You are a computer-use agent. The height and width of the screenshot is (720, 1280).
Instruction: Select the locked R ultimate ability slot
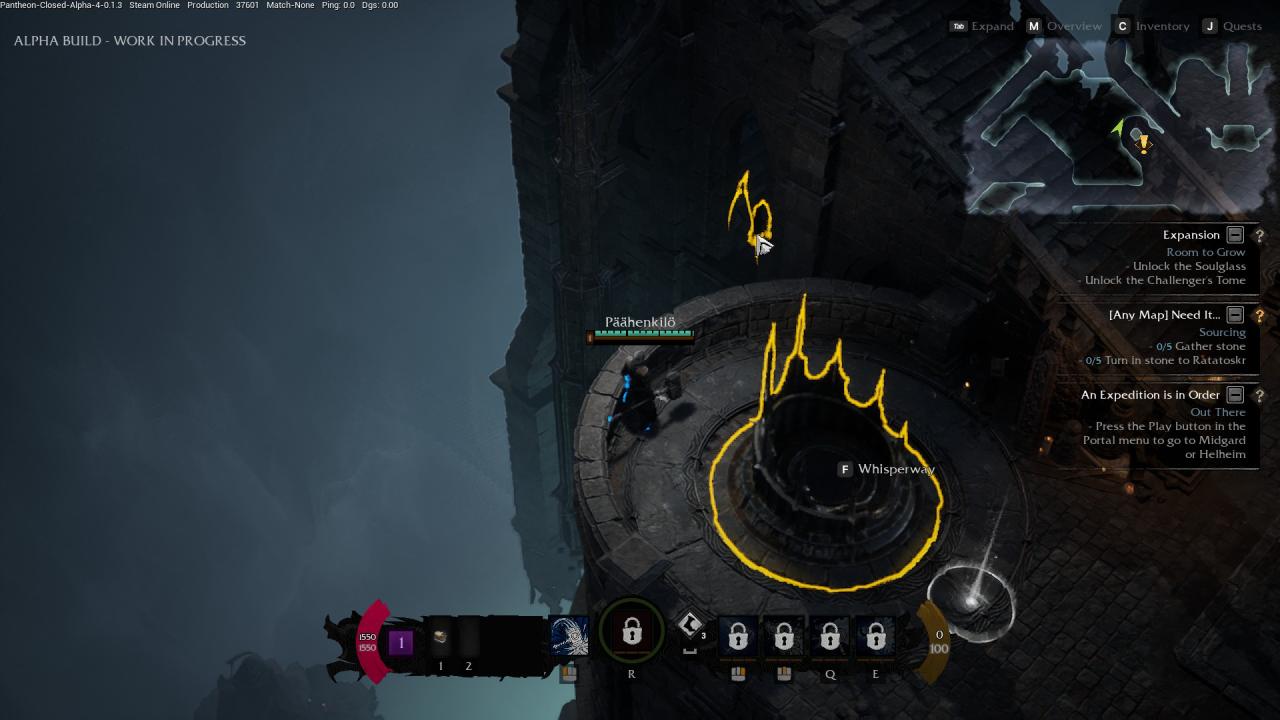[x=631, y=633]
